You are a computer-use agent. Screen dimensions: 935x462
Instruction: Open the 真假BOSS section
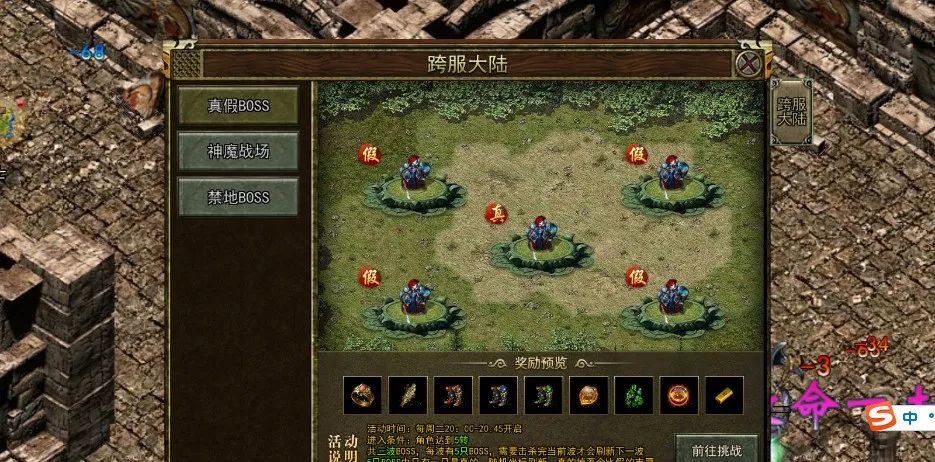pos(238,105)
